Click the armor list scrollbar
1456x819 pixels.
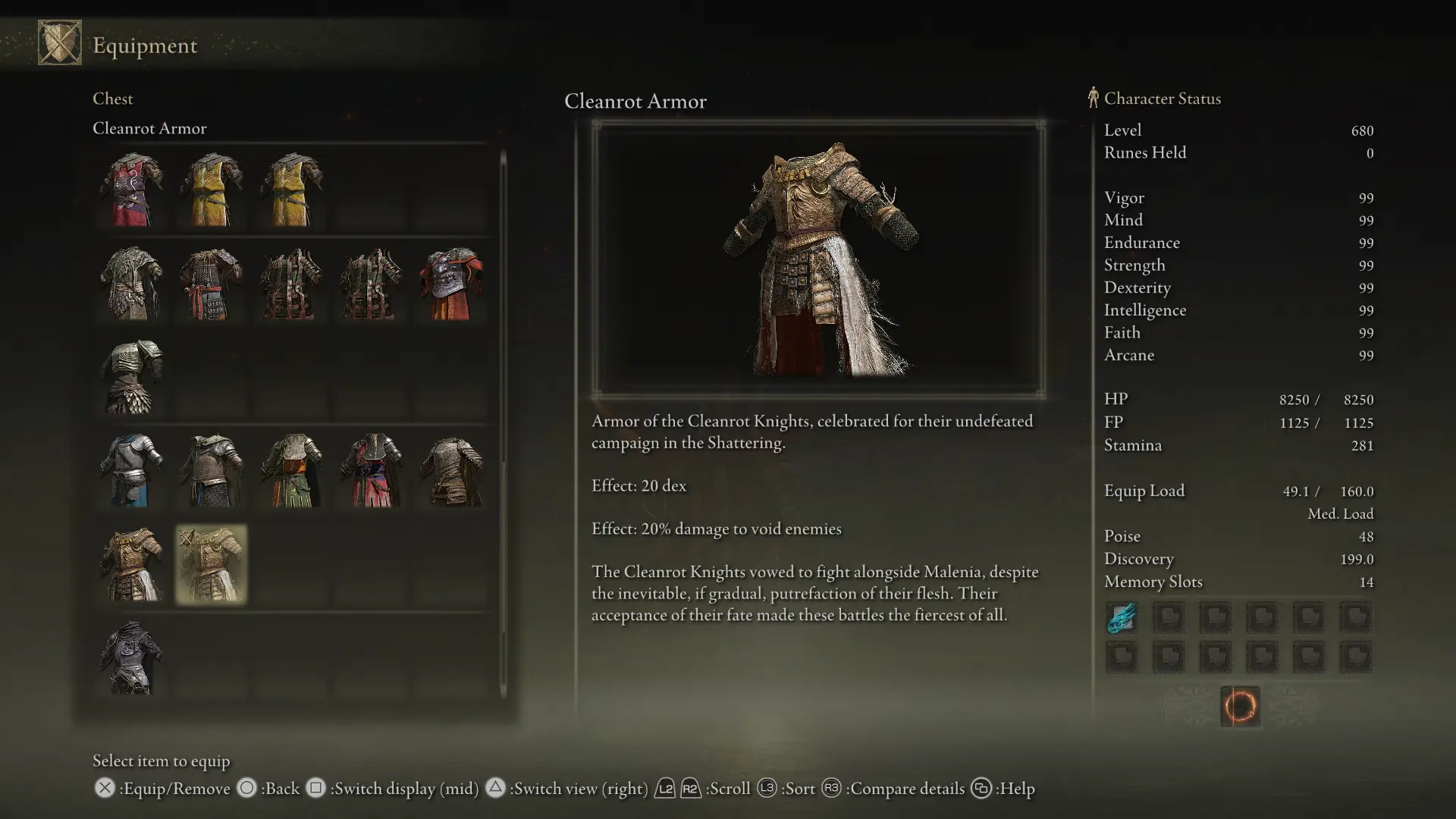click(x=503, y=425)
